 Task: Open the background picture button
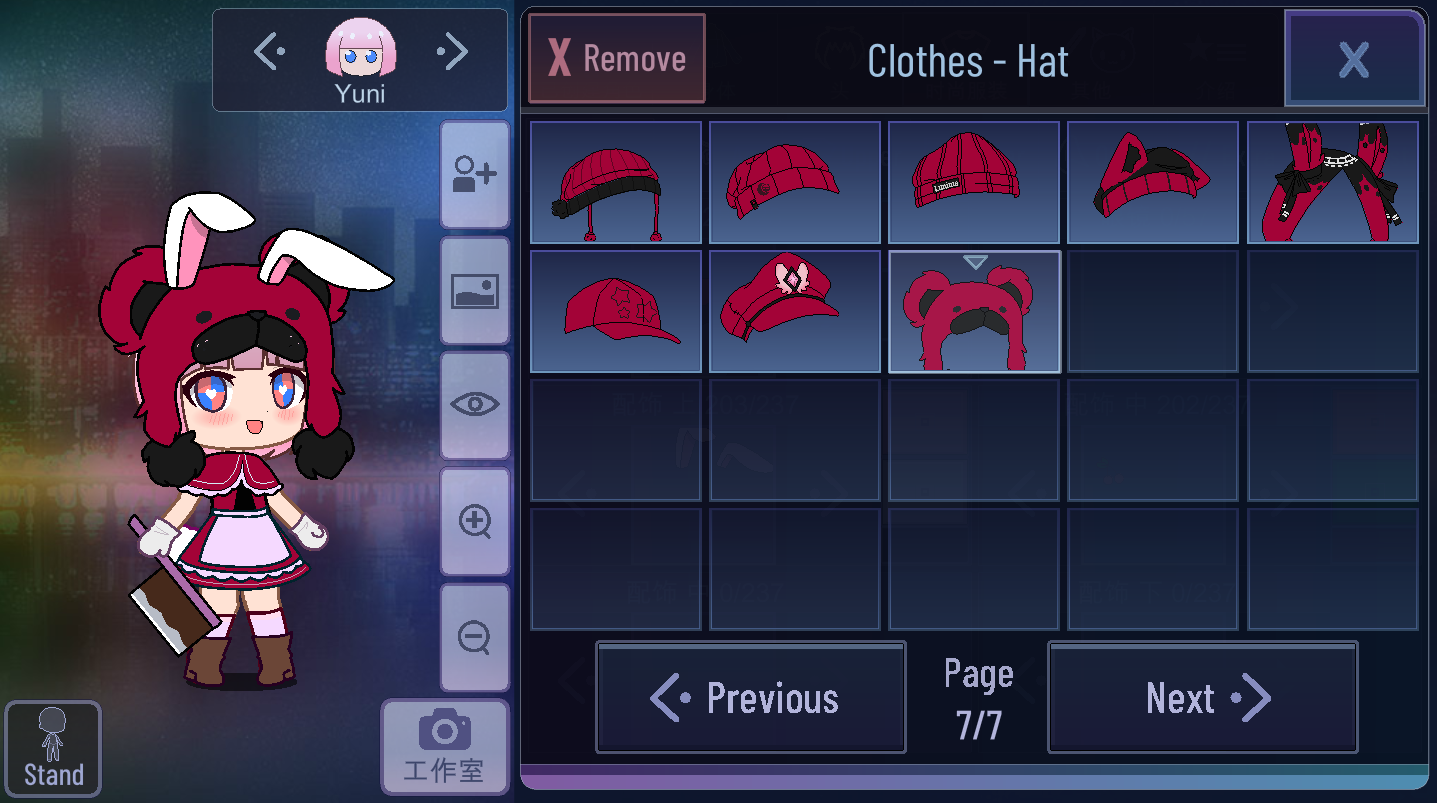point(474,291)
